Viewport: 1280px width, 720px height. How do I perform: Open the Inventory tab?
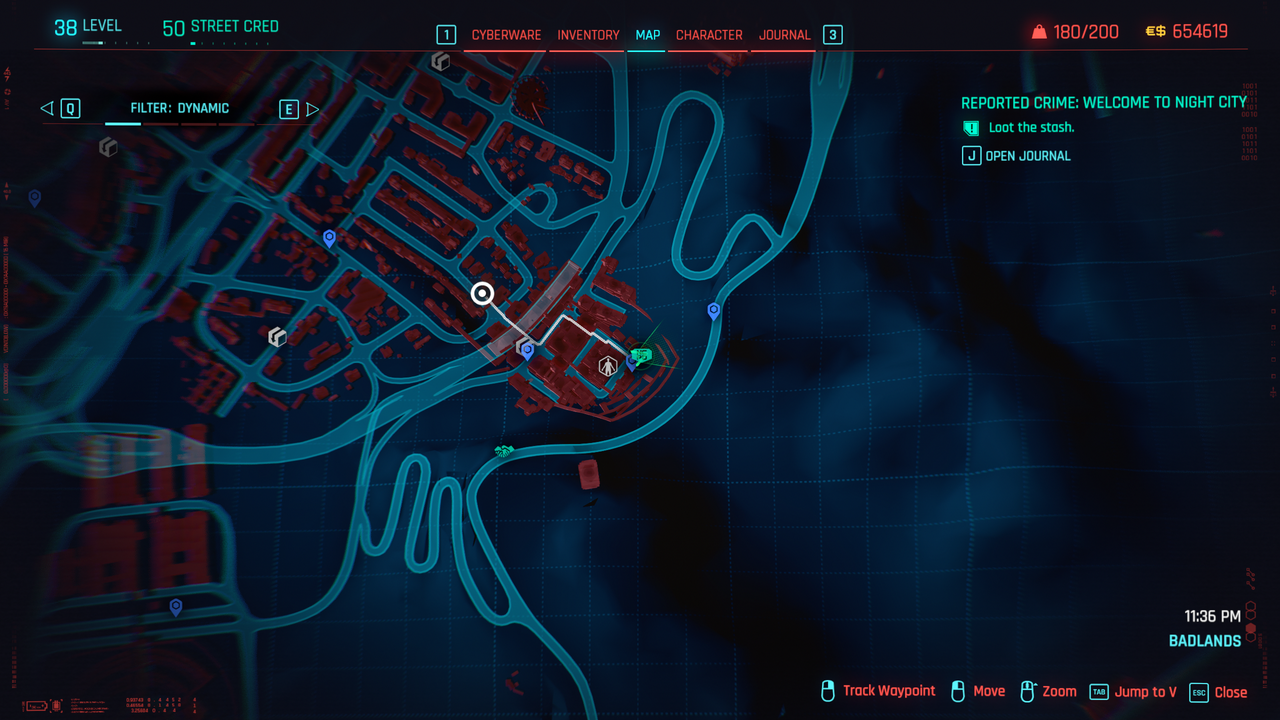point(588,35)
